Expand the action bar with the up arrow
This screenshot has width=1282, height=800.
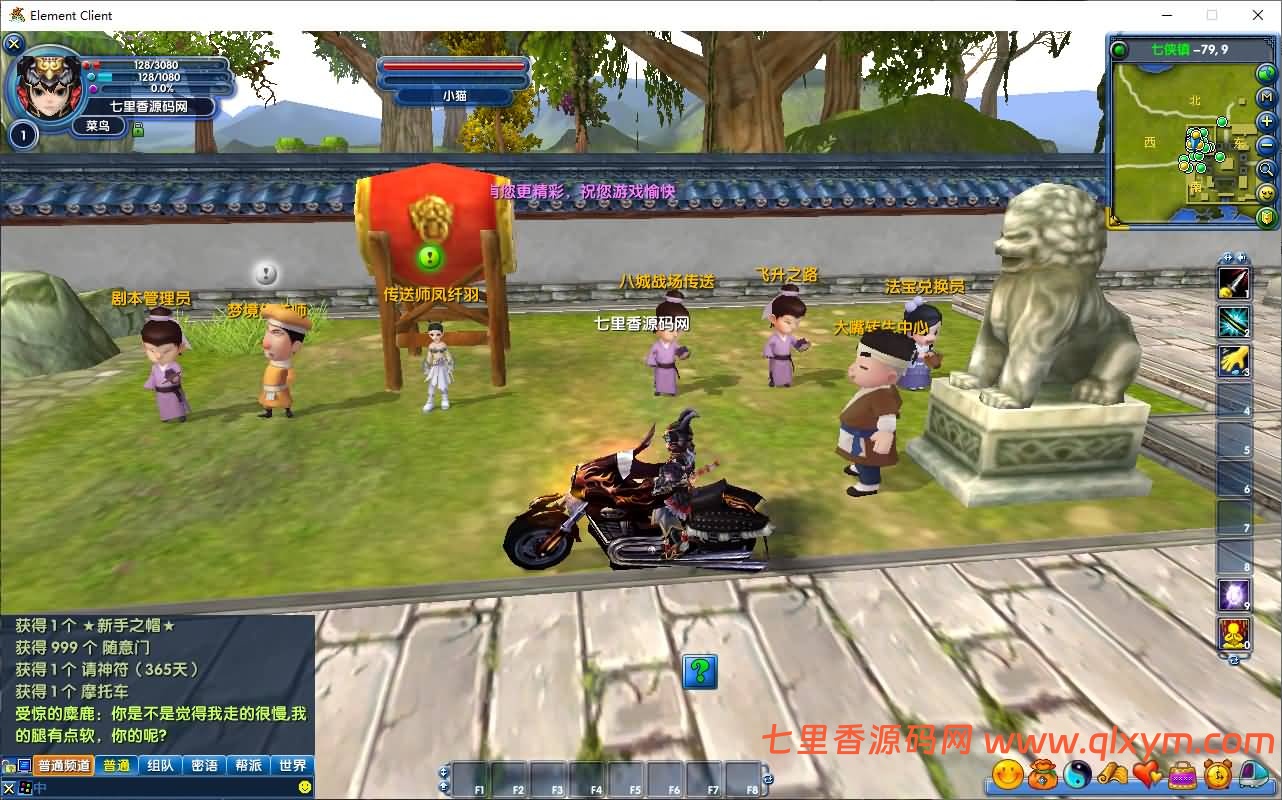click(x=442, y=785)
